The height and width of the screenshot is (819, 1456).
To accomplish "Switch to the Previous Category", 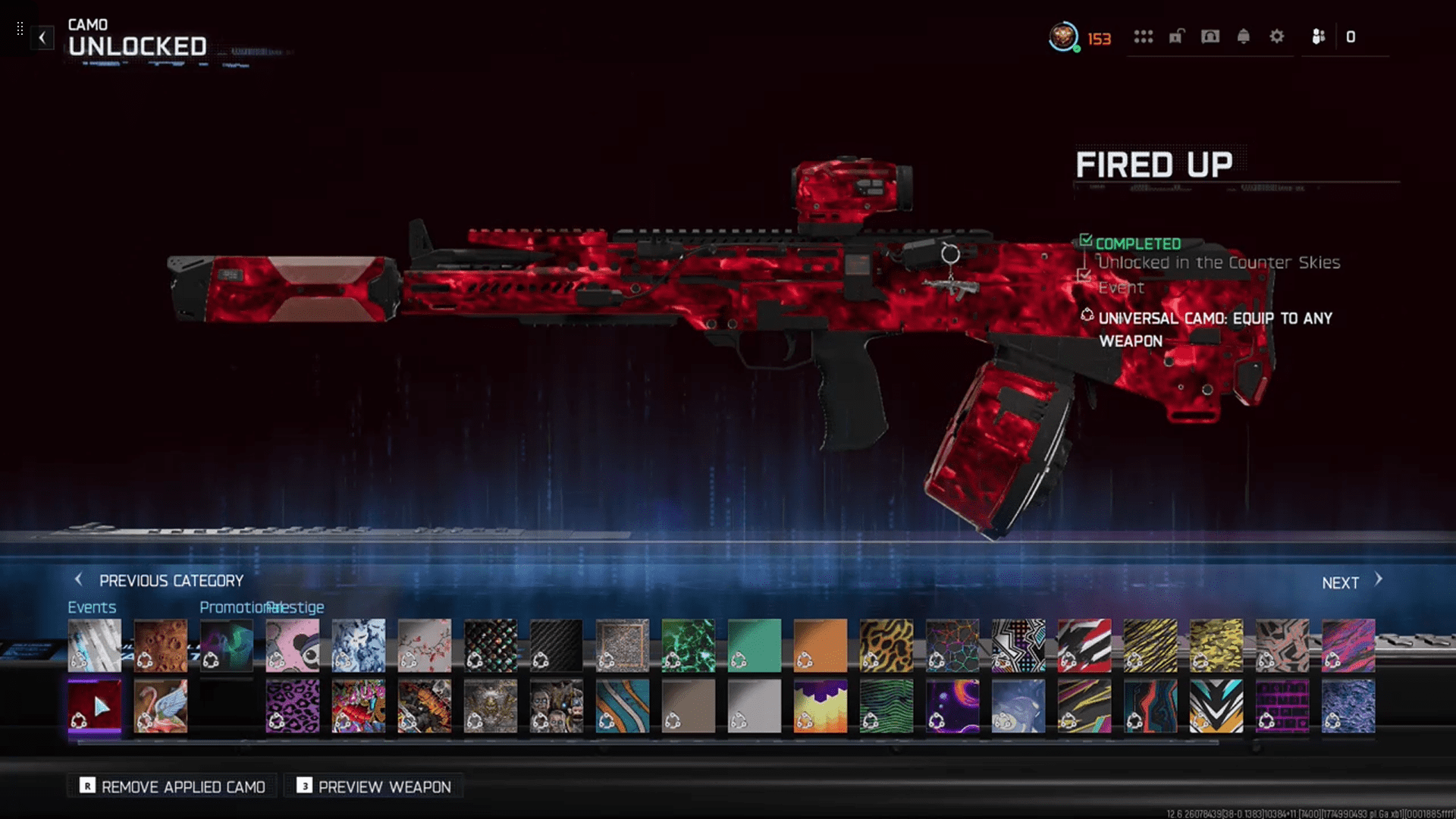I will coord(159,581).
